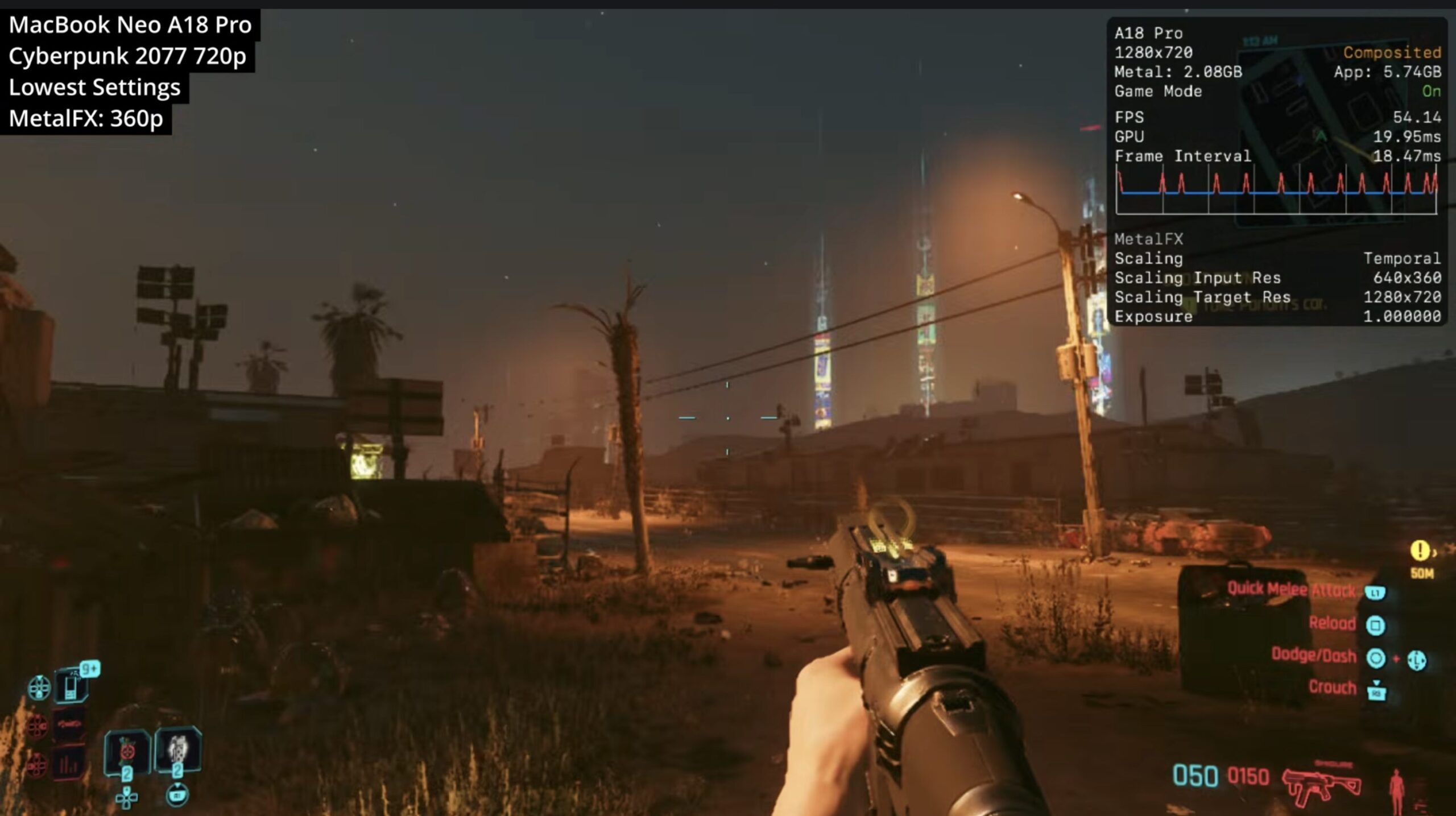Click the yellow quest objective marker
Viewport: 1456px width, 816px height.
[1420, 550]
